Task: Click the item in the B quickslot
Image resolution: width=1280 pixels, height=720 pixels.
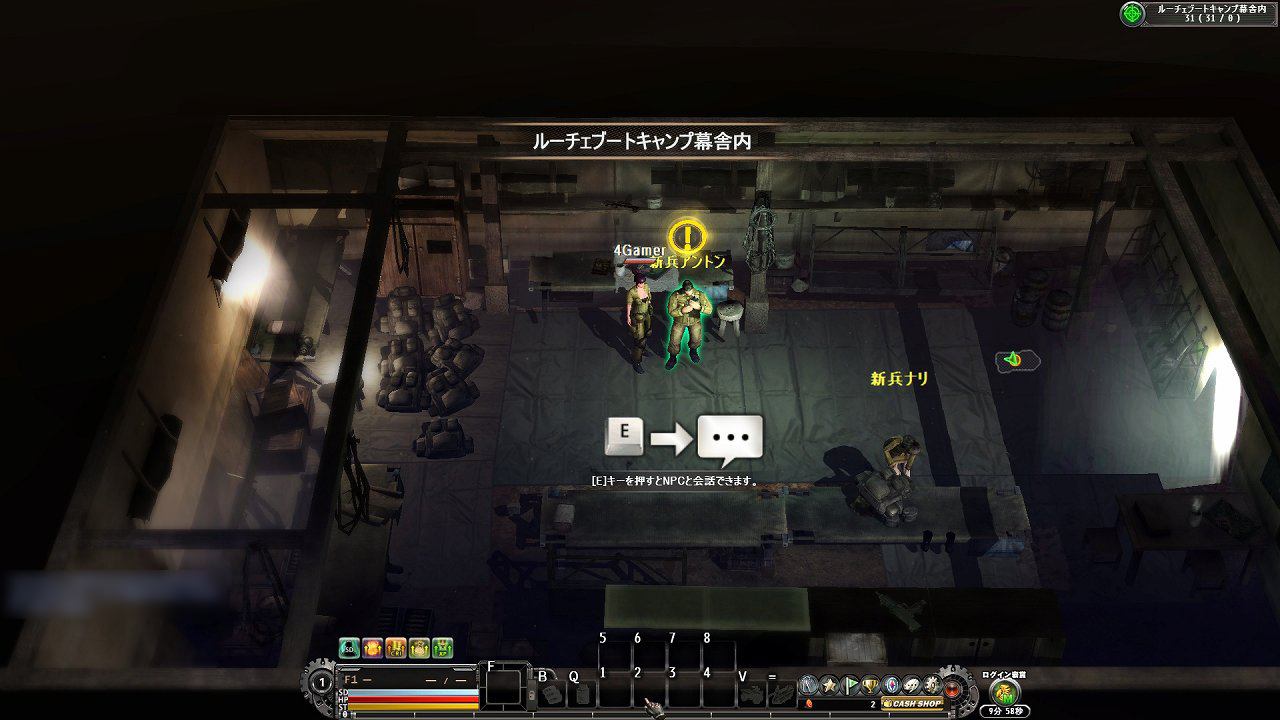Action: [x=553, y=693]
